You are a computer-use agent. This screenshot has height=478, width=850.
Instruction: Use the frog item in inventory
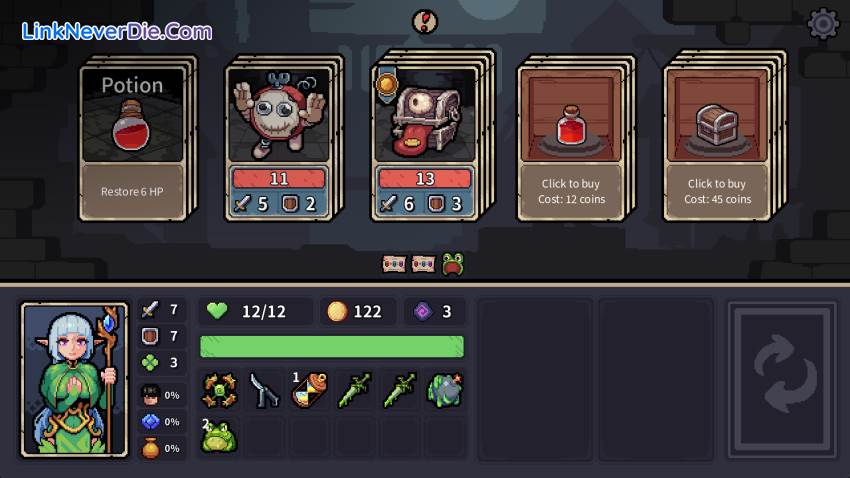point(219,437)
